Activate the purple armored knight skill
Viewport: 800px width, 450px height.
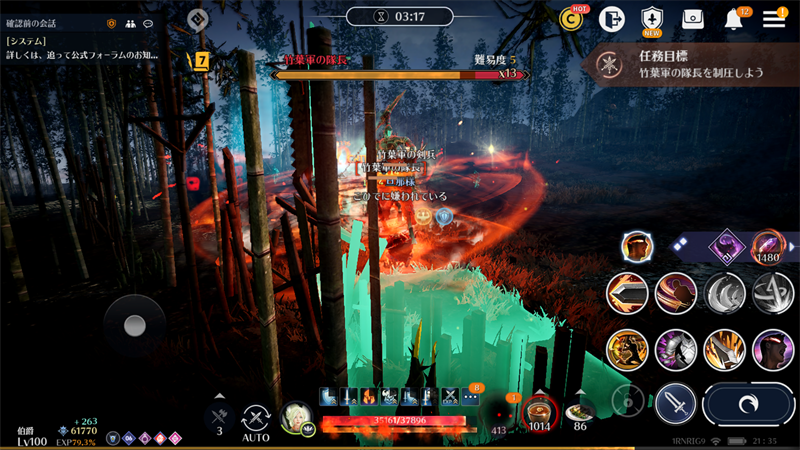[676, 350]
